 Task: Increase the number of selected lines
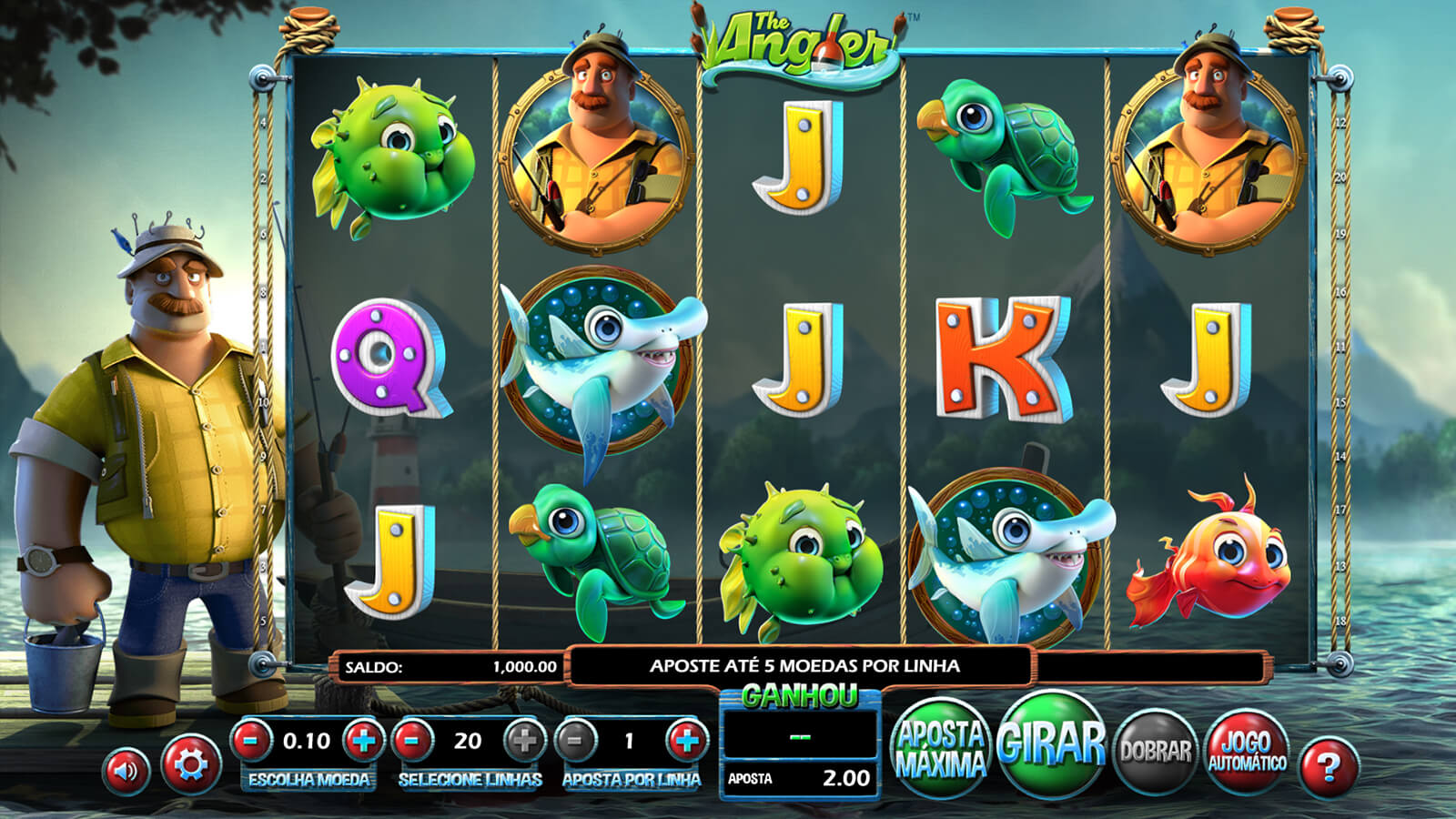tap(524, 741)
